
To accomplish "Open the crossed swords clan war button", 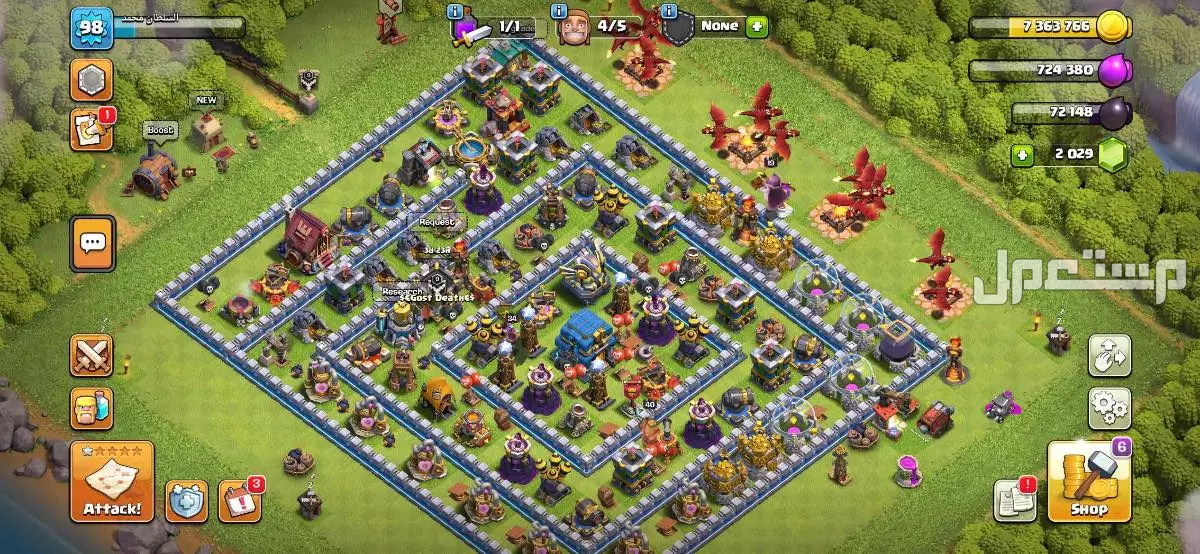I will [90, 355].
